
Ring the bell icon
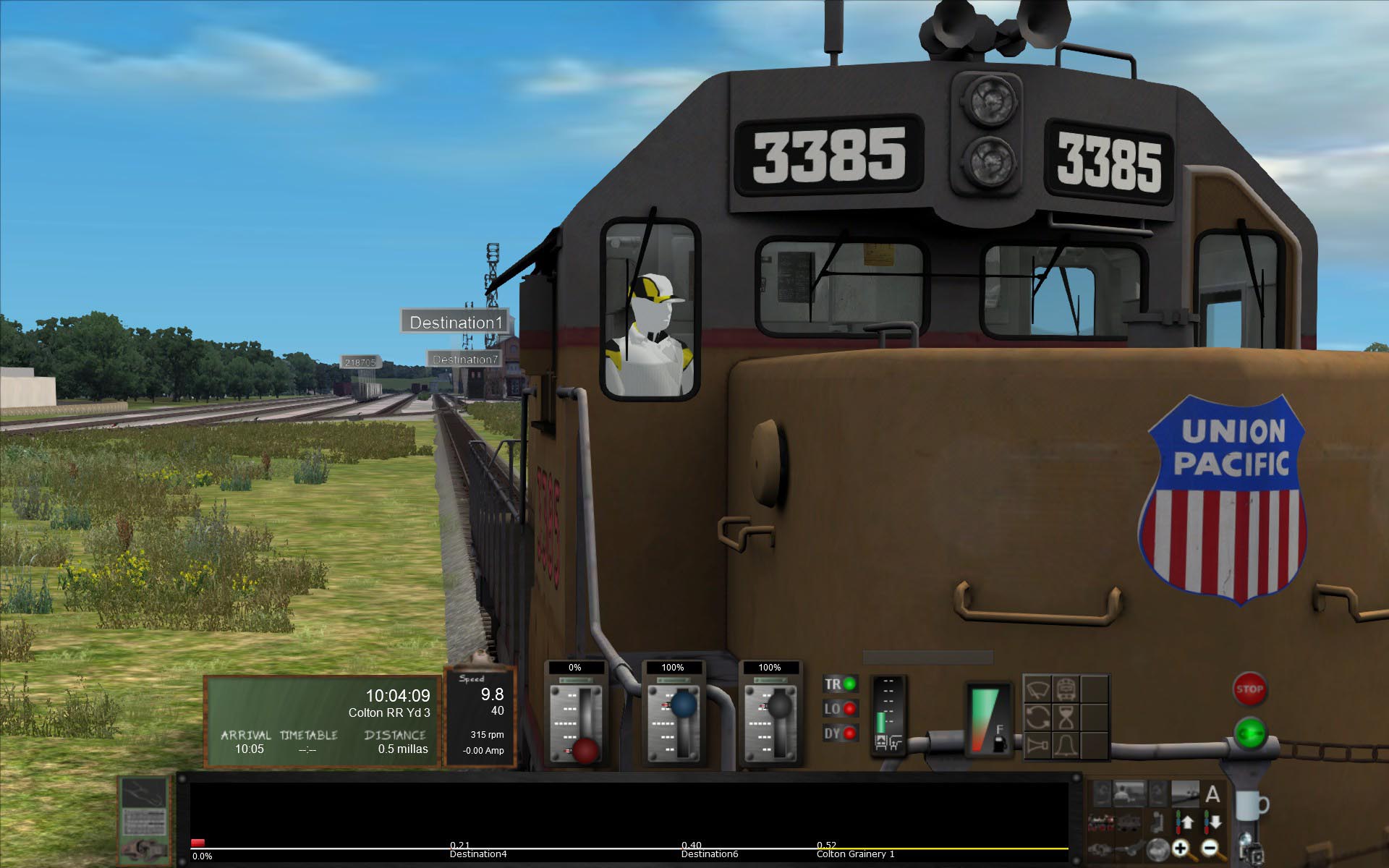coord(1066,745)
